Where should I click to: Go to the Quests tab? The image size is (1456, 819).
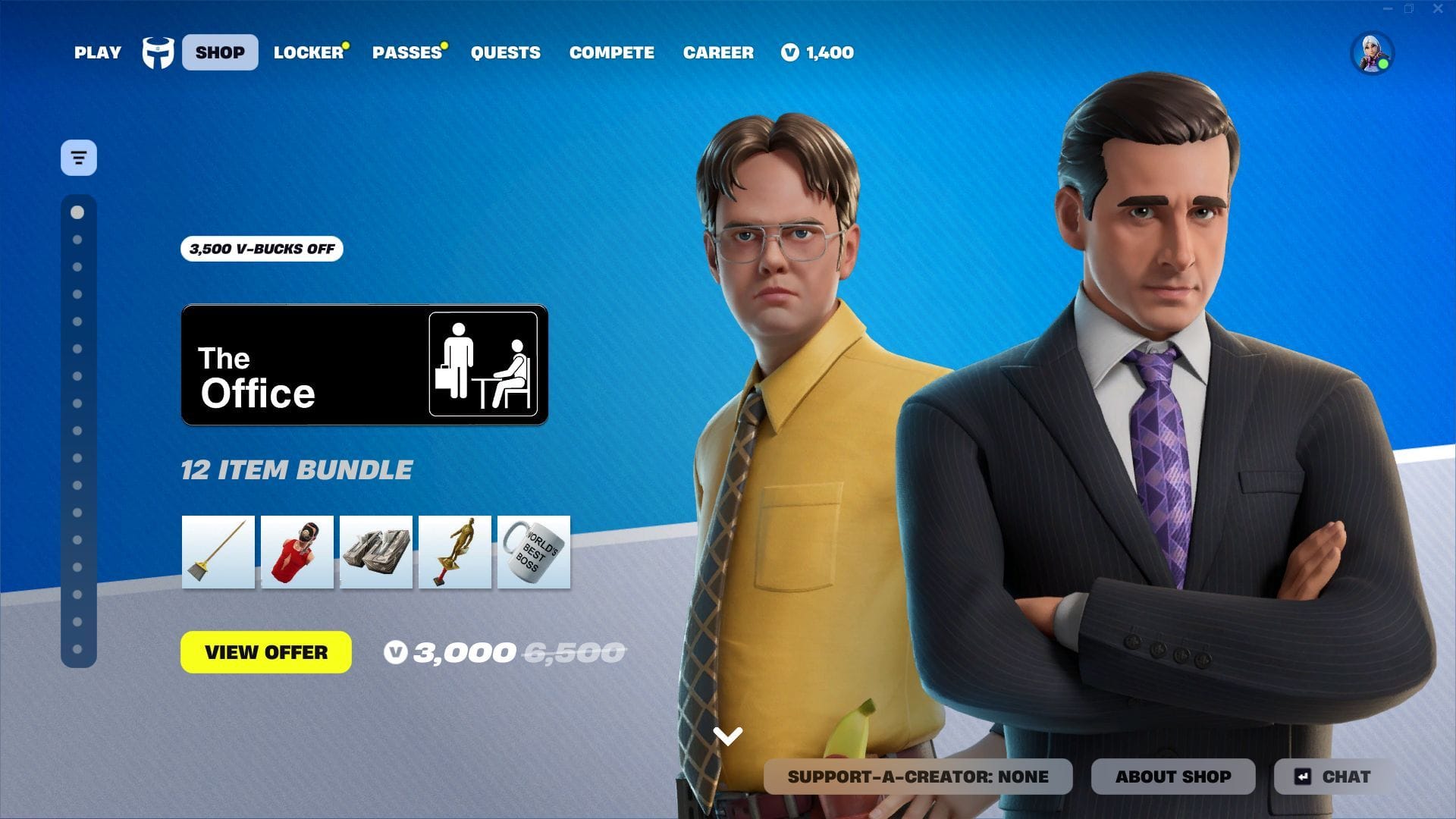pos(505,52)
